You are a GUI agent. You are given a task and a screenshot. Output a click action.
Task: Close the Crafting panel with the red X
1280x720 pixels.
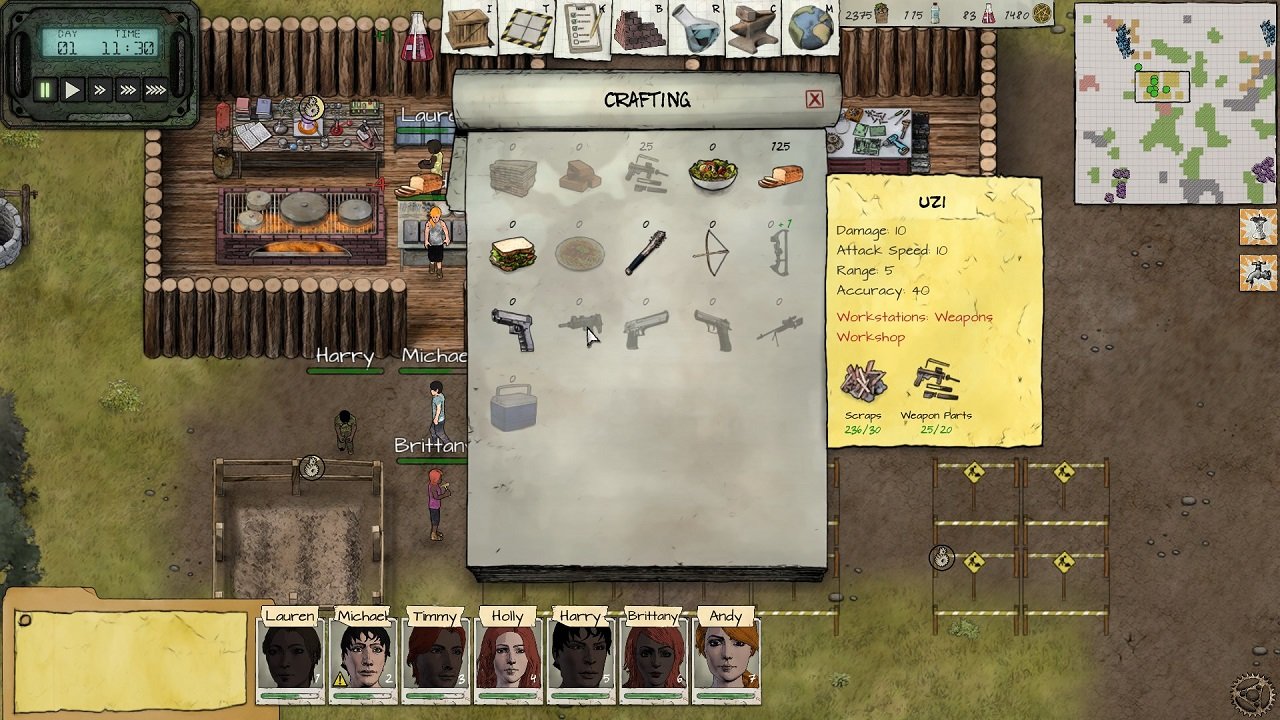(814, 99)
